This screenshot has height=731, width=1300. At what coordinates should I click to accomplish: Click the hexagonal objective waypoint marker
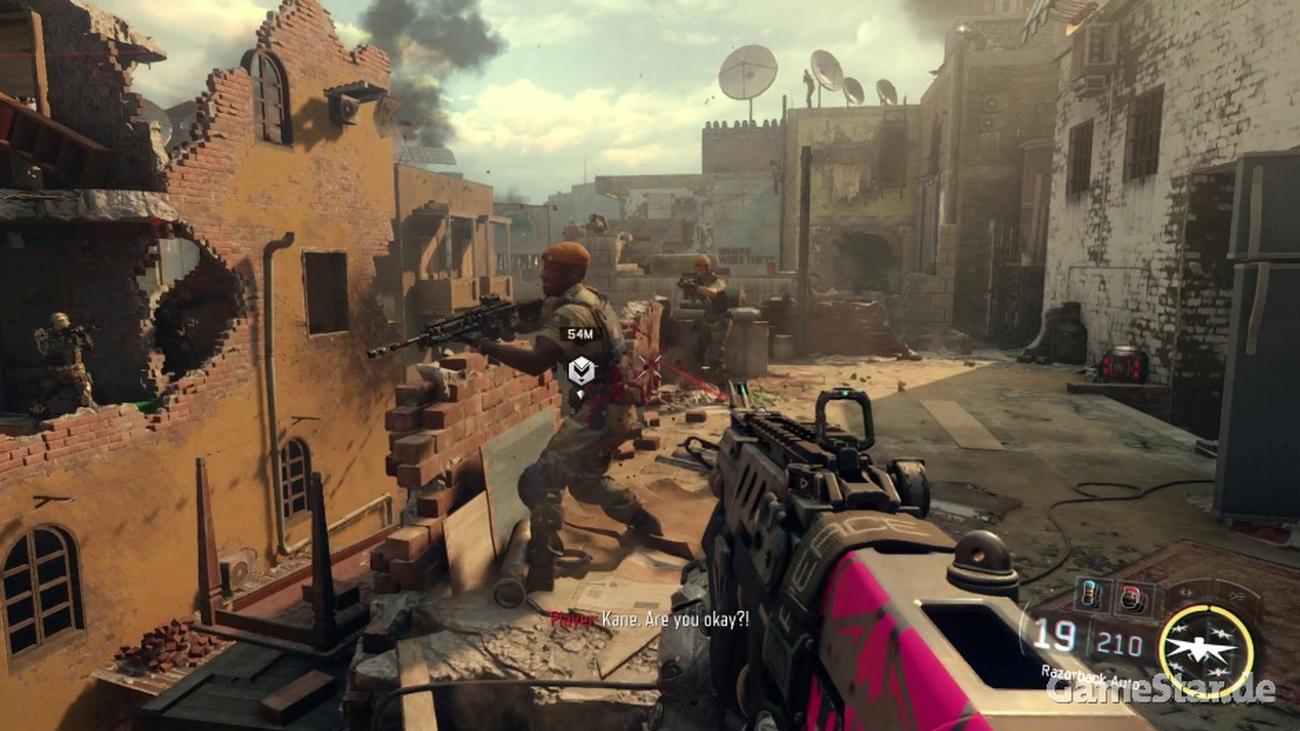580,372
